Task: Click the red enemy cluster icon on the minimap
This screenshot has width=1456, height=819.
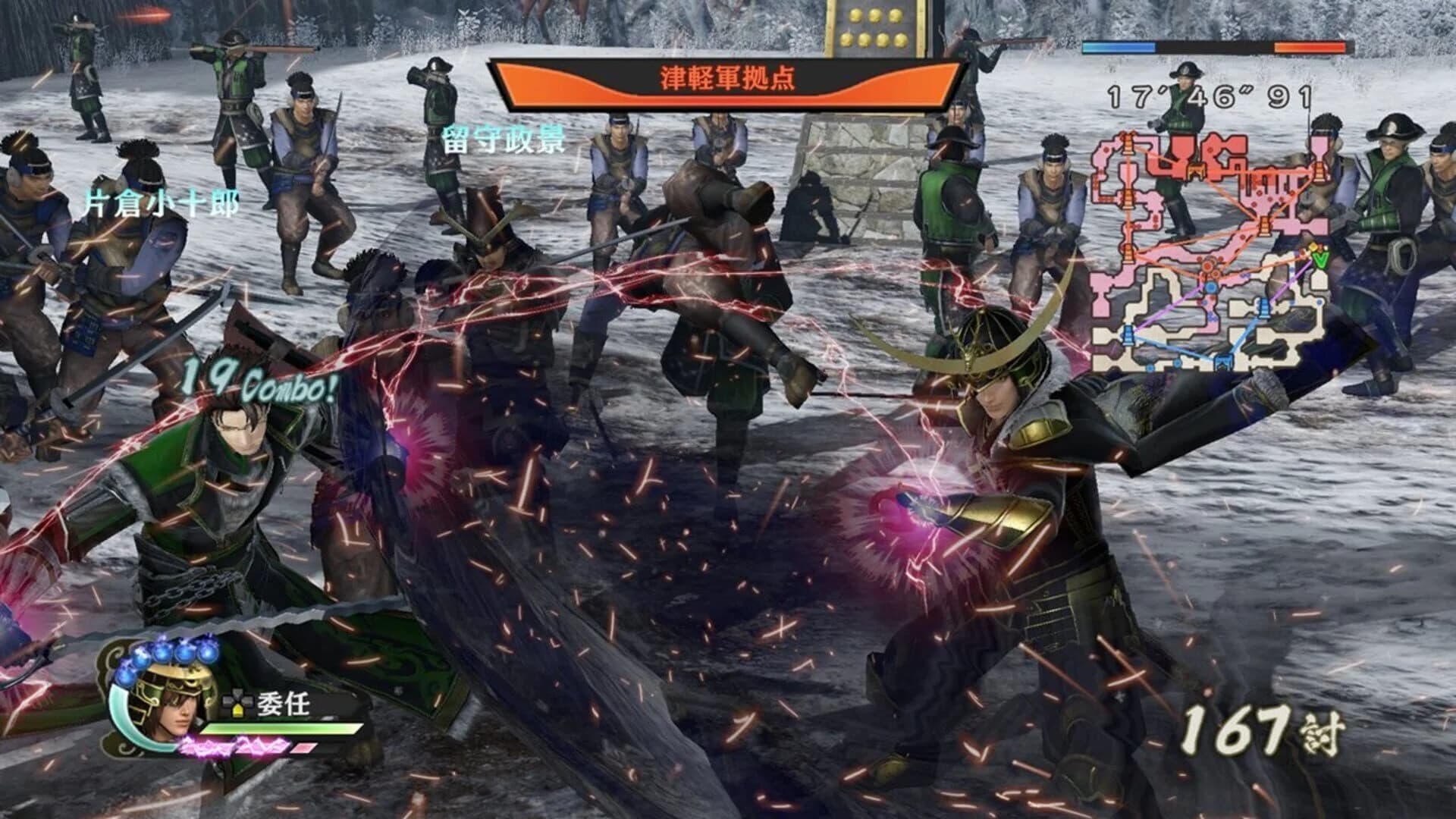Action: coord(1207,267)
